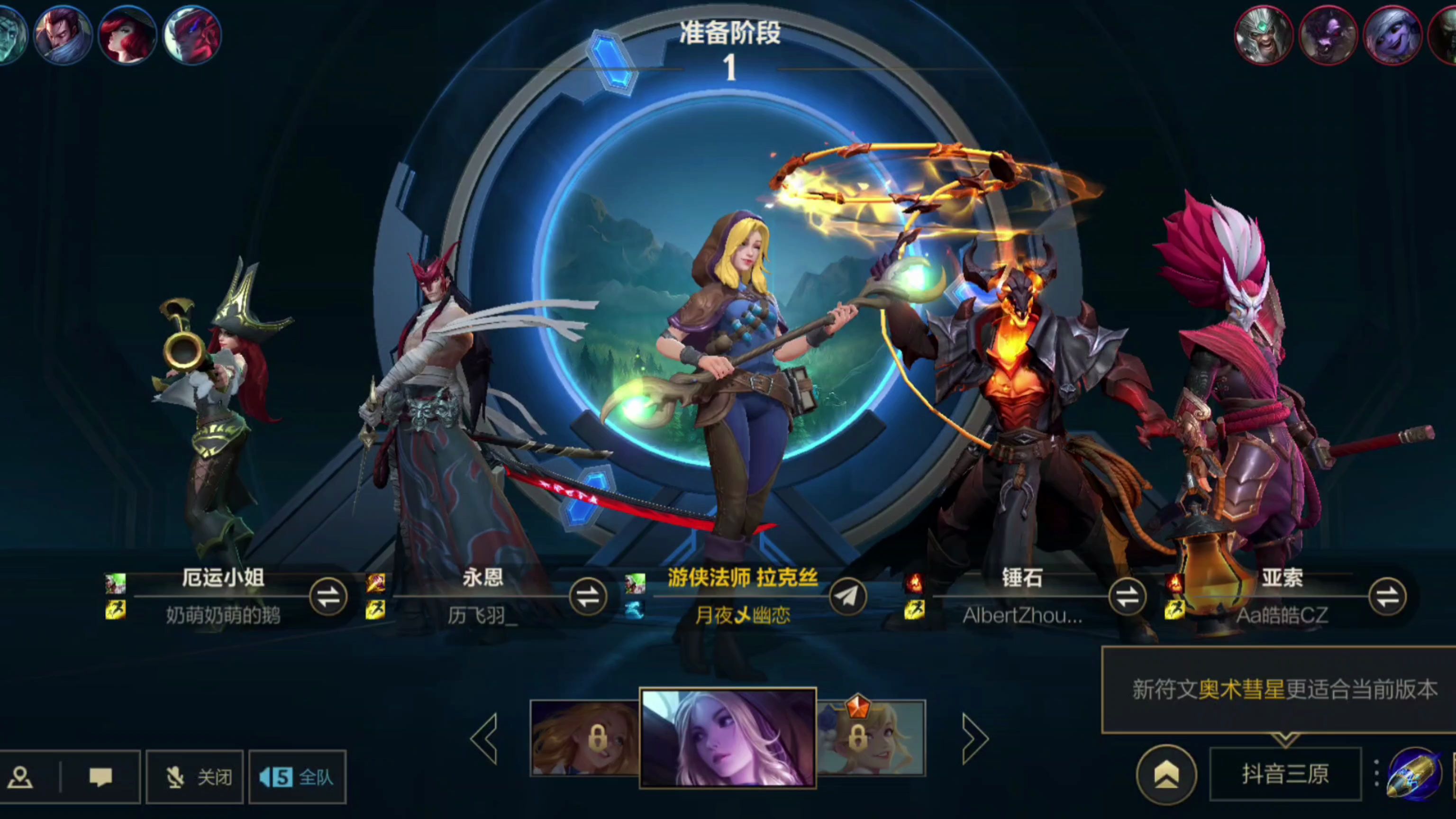Select the locked skin with the orange gem
Screen dimensions: 1456x819
click(871, 737)
